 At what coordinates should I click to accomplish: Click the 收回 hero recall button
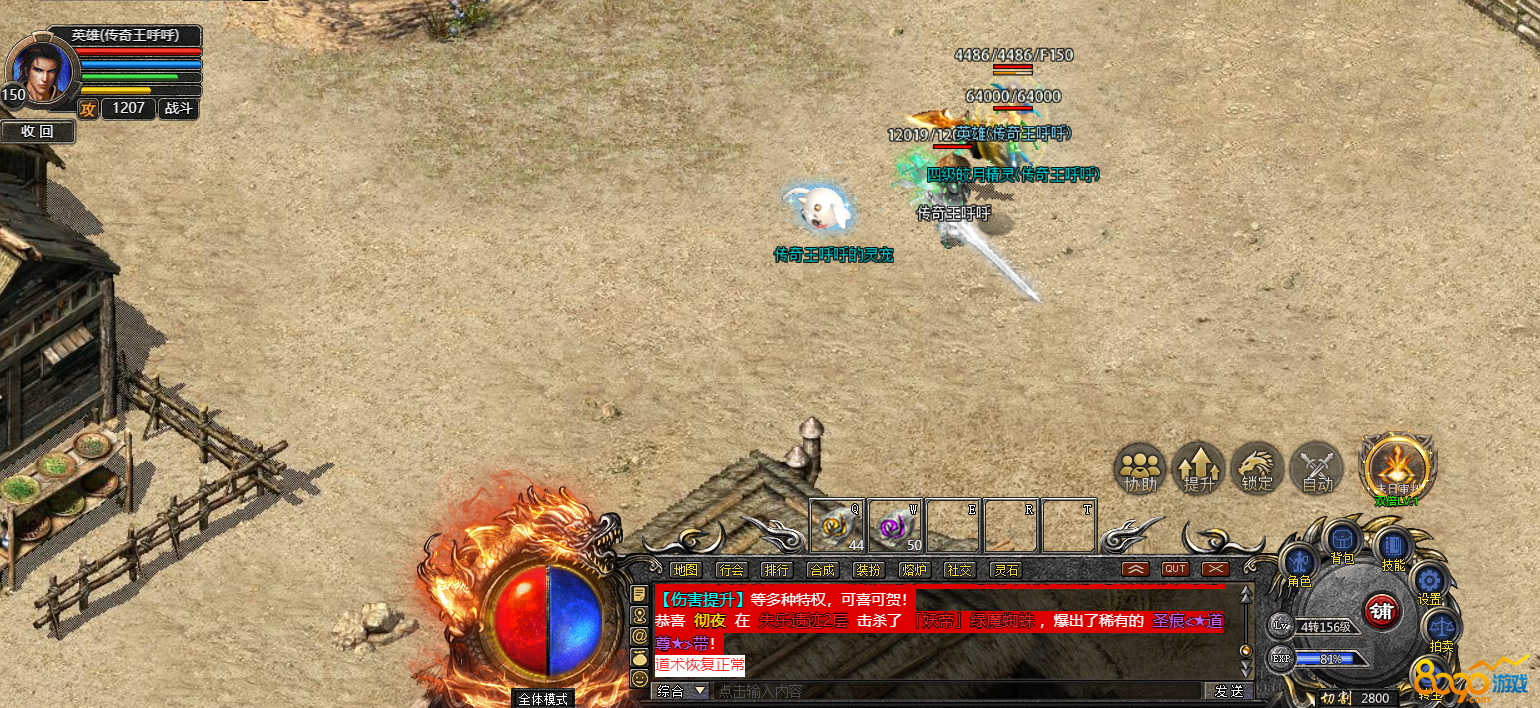[37, 131]
